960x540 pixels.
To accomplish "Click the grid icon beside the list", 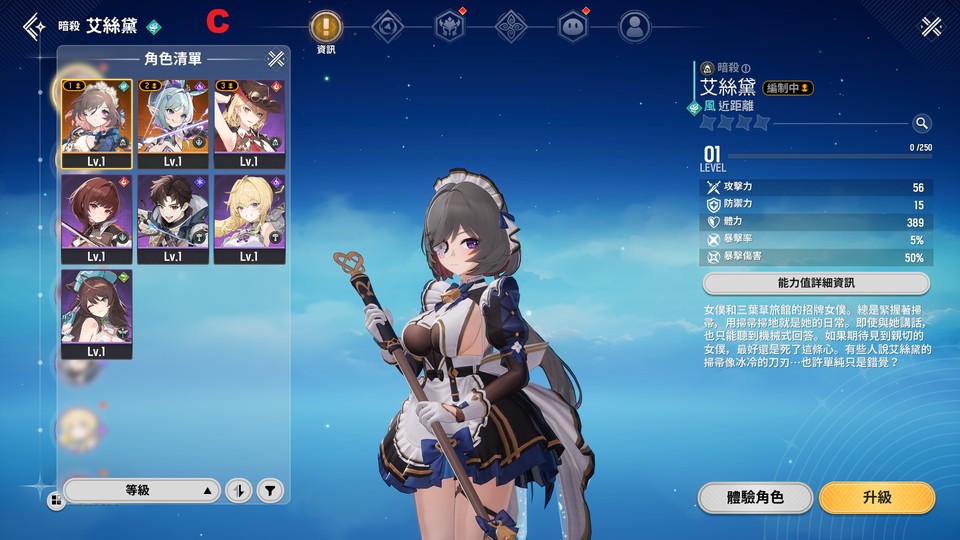I will point(53,499).
